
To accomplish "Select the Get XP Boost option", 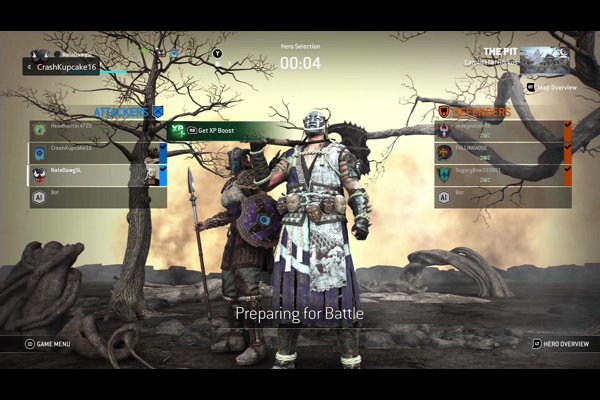I will 212,131.
